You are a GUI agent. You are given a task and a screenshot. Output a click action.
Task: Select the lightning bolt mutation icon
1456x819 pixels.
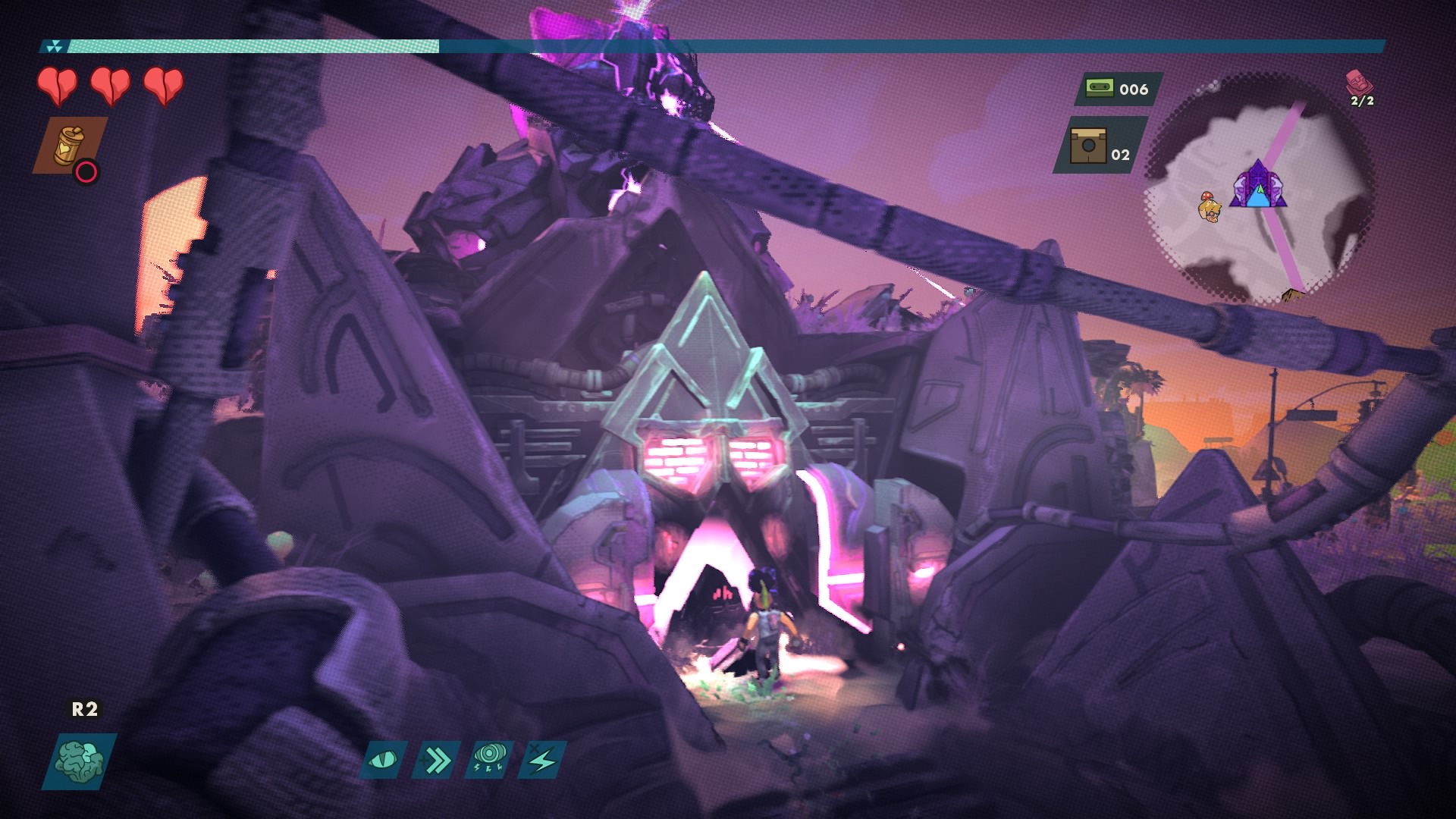click(x=542, y=760)
